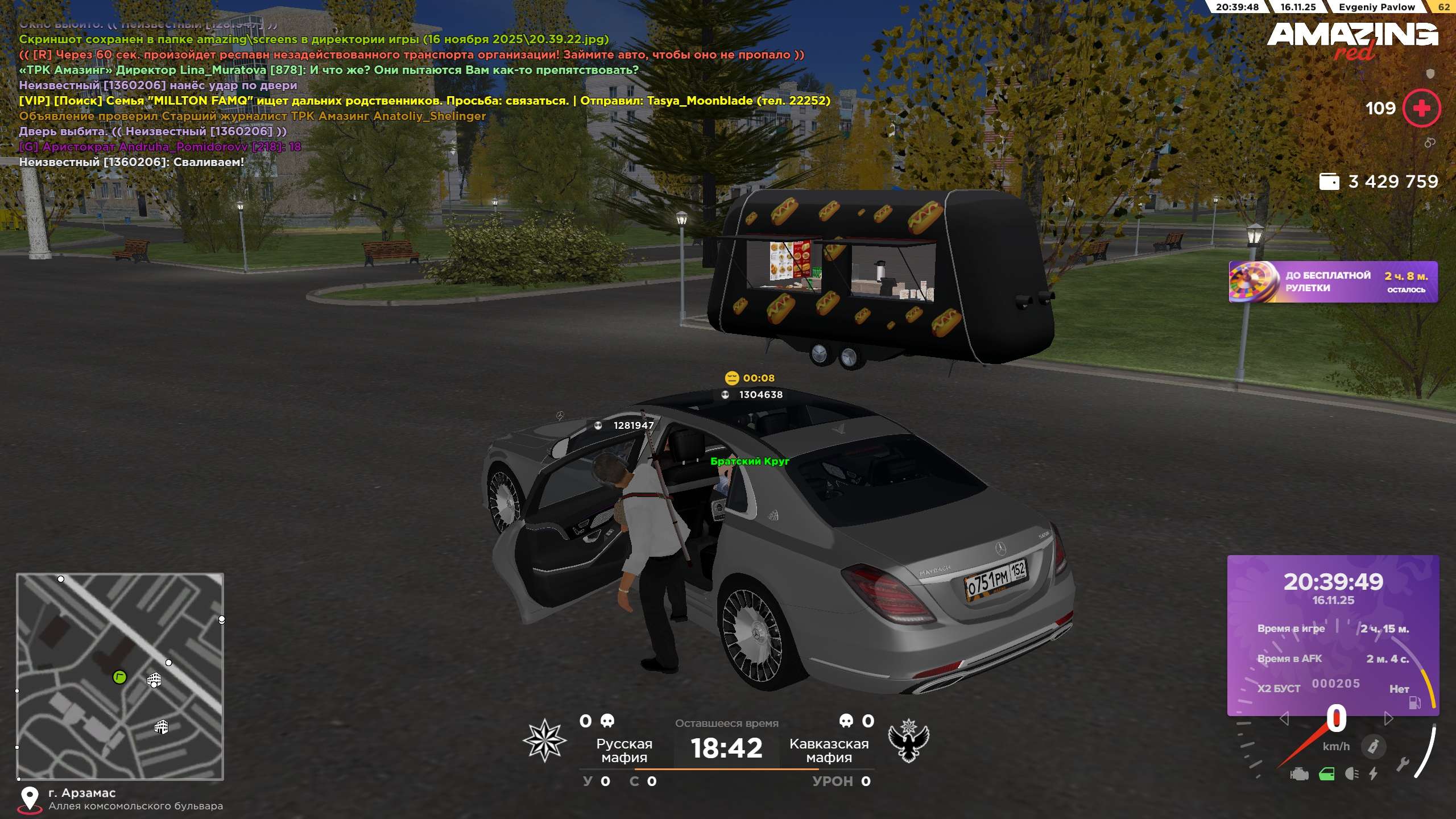1456x819 pixels.
Task: Switch info panel with the right arrow
Action: pos(1388,719)
